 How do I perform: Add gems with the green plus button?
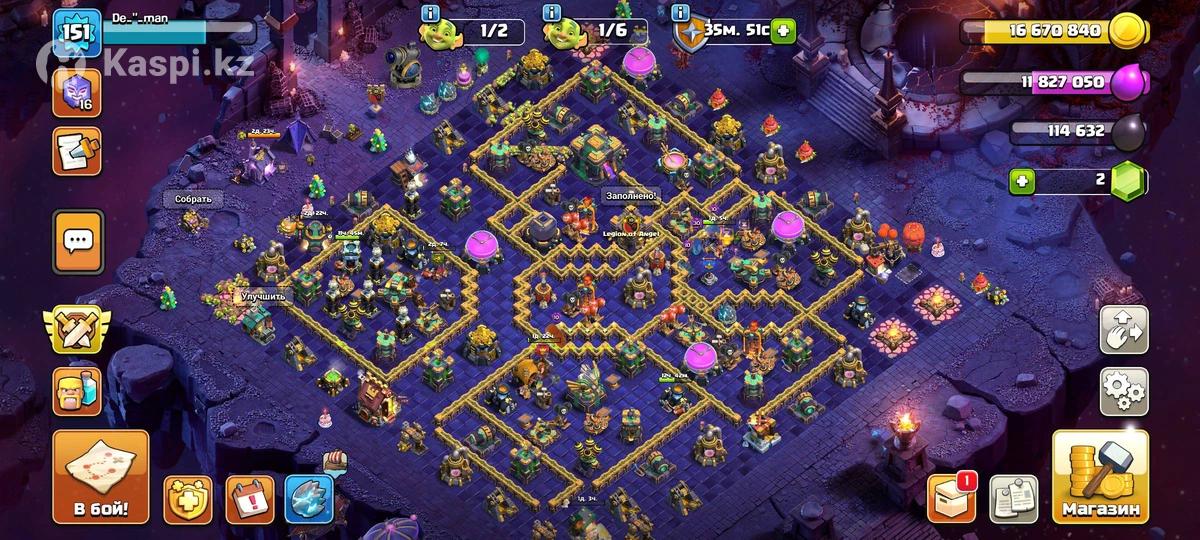[x=1021, y=181]
